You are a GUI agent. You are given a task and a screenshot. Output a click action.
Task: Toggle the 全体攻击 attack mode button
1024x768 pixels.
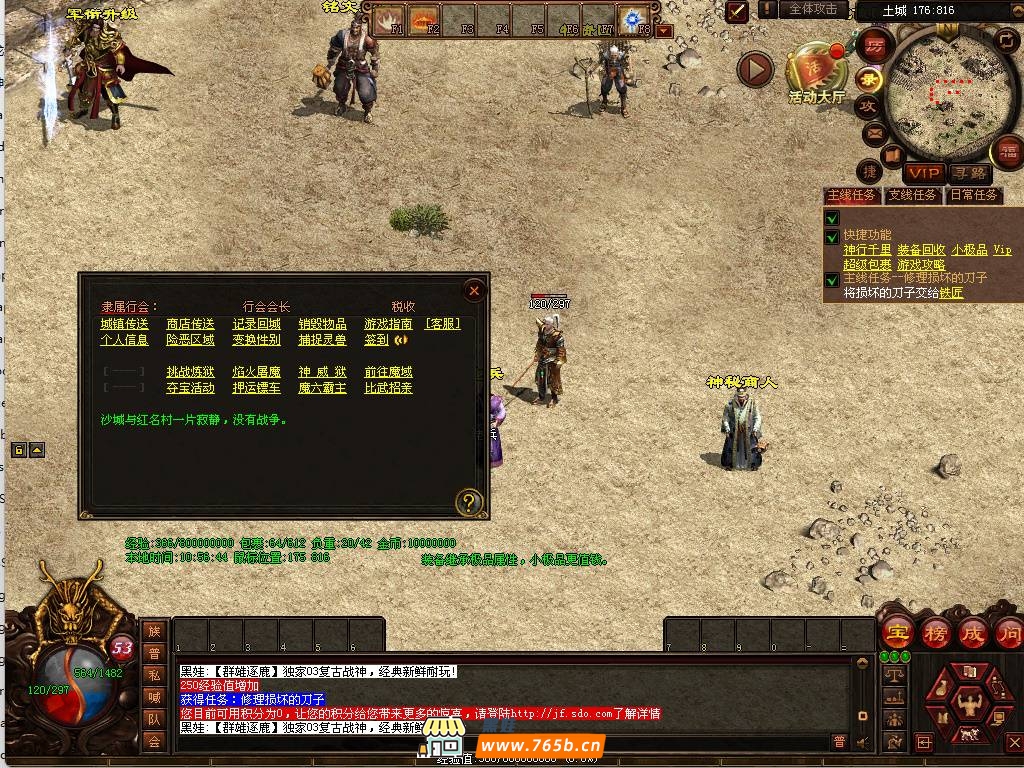813,9
